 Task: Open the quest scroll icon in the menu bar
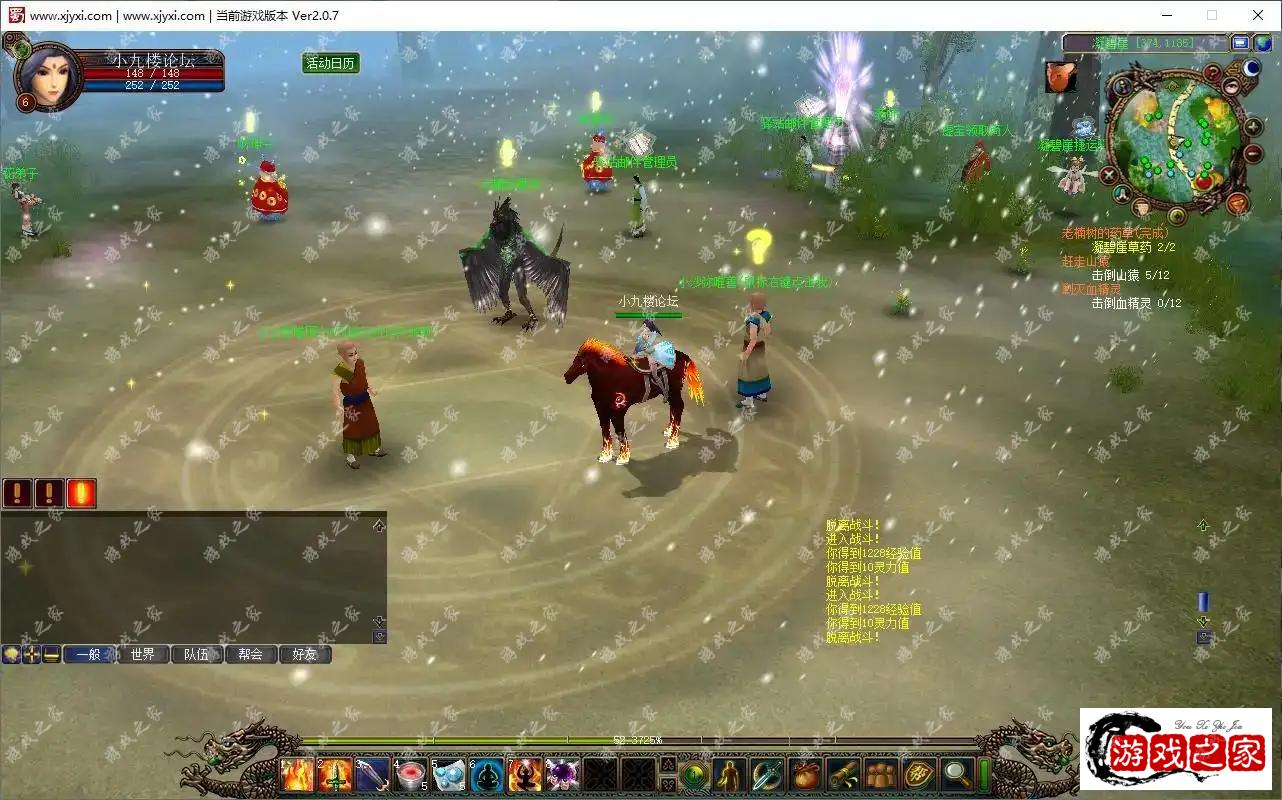coord(843,775)
